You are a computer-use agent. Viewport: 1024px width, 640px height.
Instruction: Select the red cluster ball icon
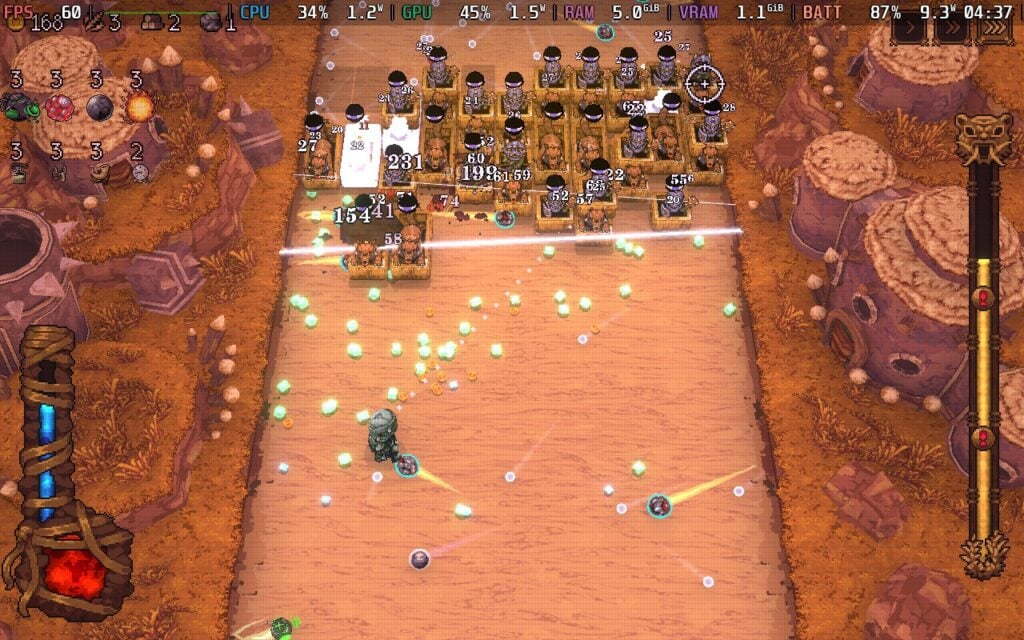pyautogui.click(x=58, y=106)
